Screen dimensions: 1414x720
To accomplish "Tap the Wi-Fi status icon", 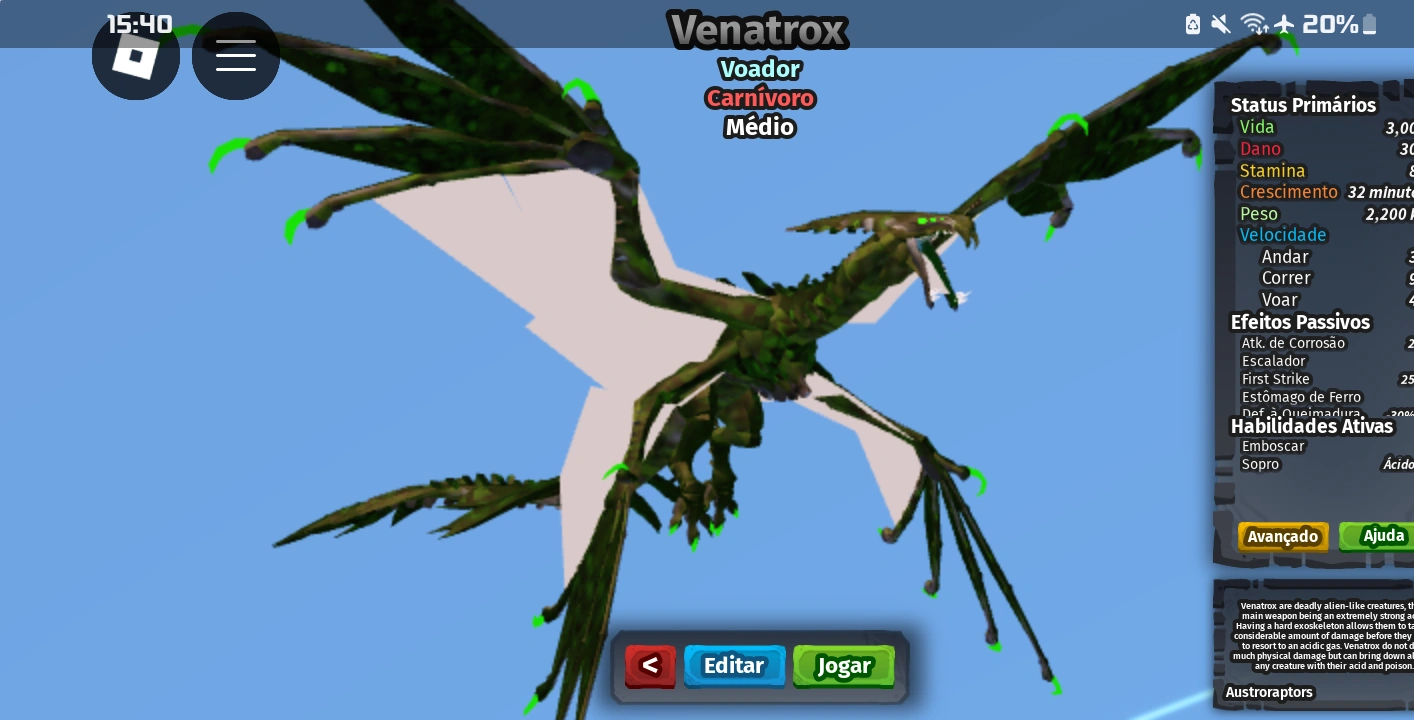I will click(1253, 24).
